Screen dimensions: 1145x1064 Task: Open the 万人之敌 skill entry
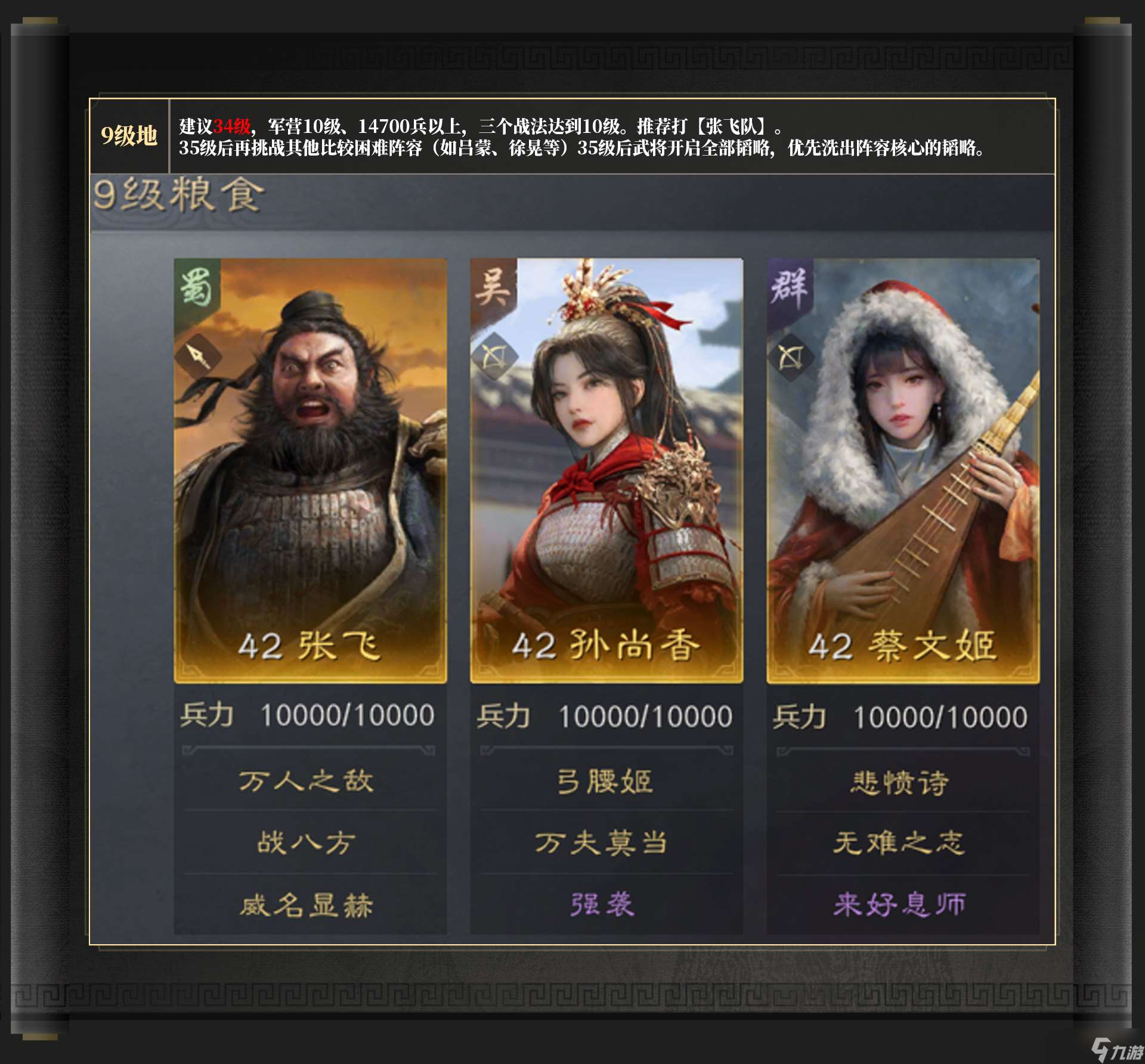[307, 781]
